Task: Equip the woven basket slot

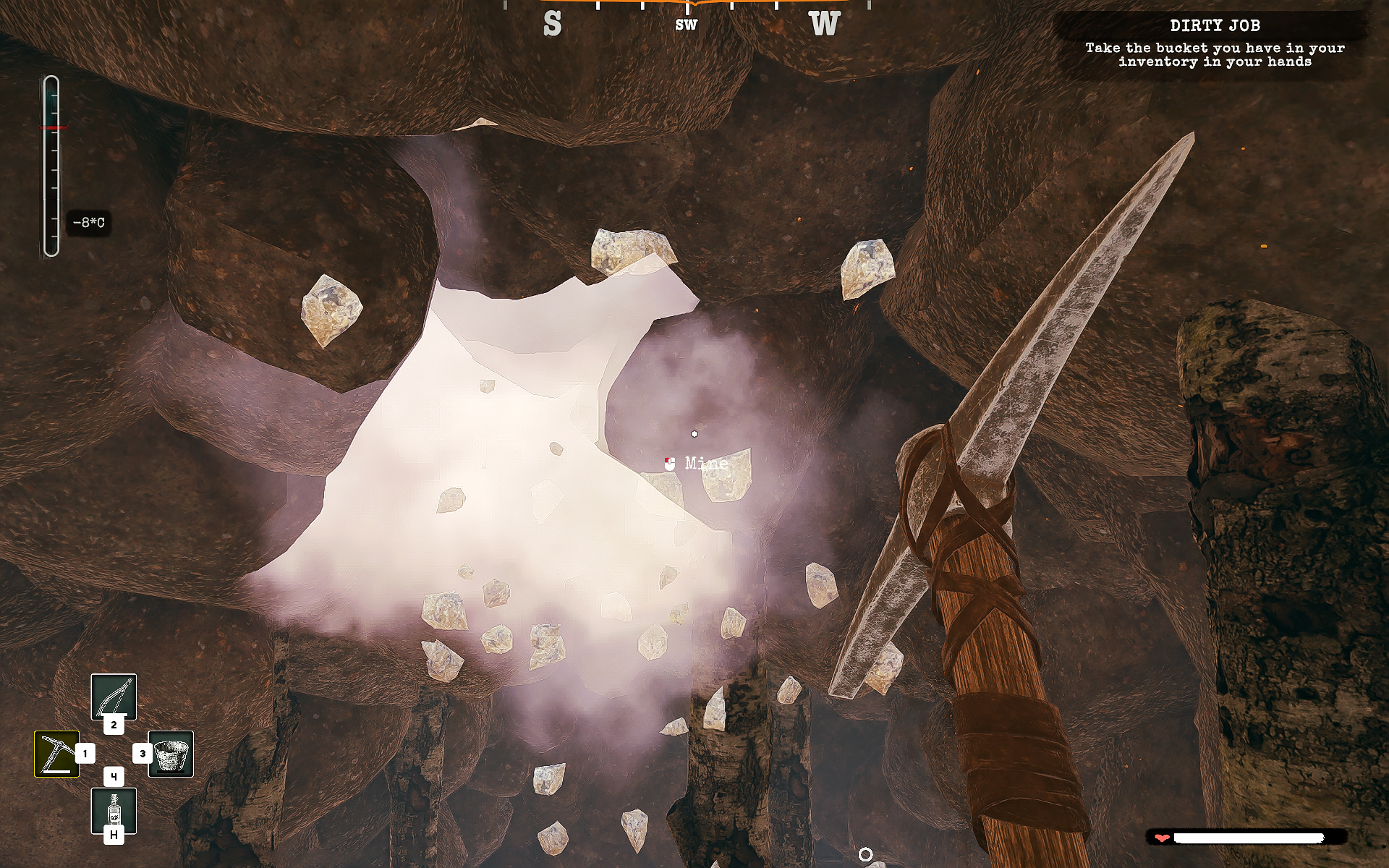Action: click(x=171, y=754)
